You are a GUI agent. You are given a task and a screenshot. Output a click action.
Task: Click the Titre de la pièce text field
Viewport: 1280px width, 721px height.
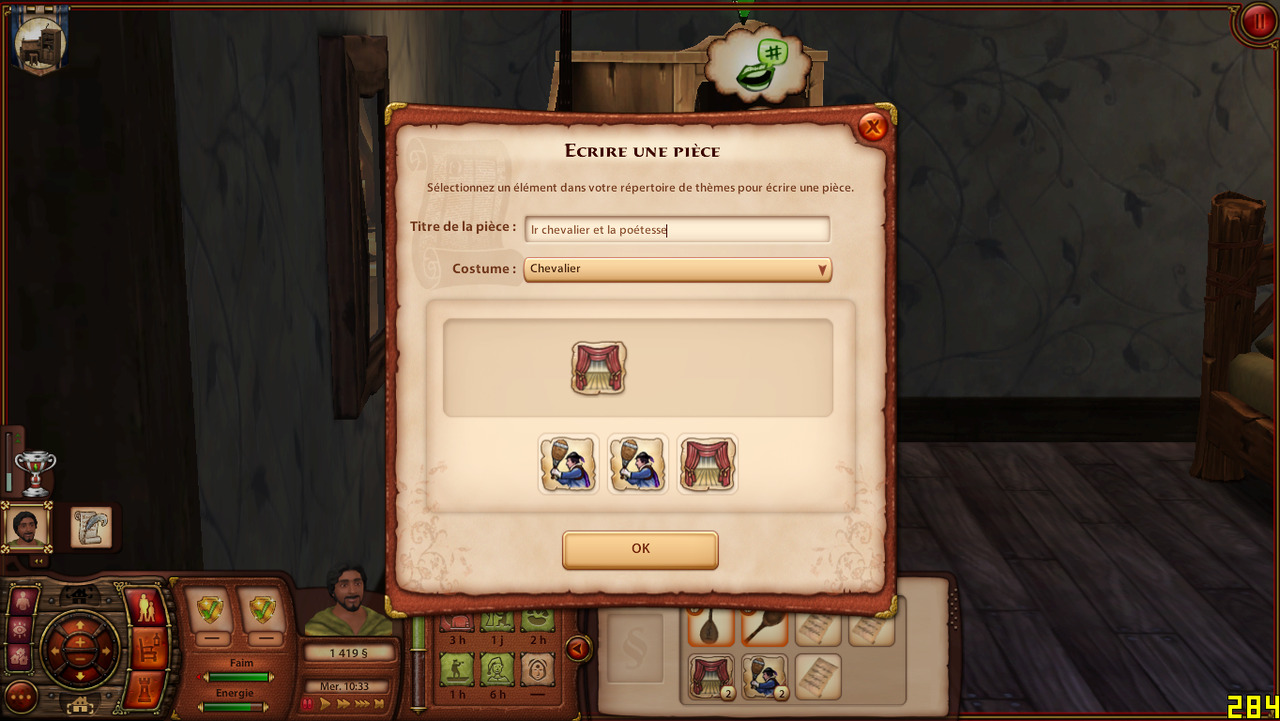pyautogui.click(x=677, y=230)
